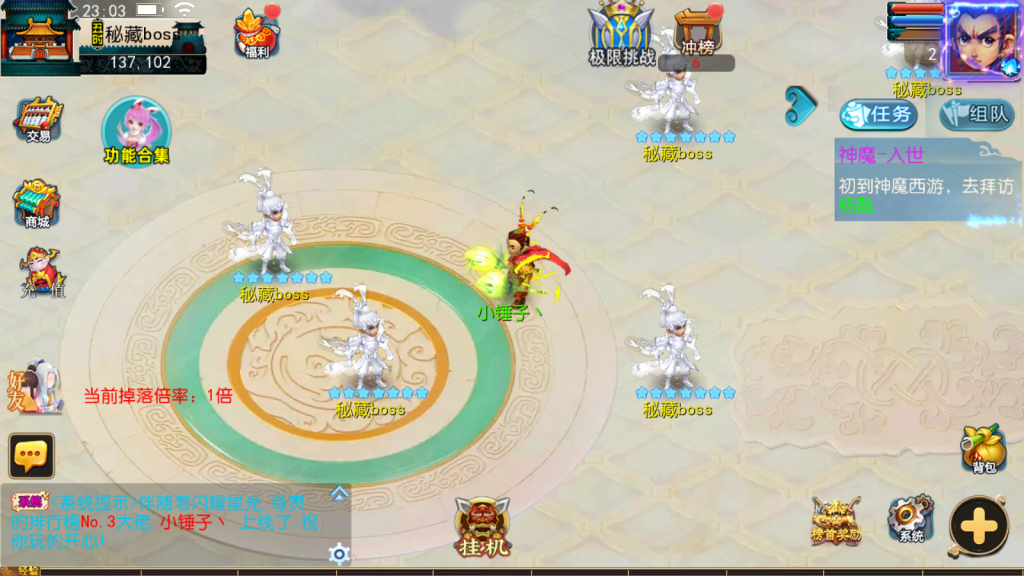This screenshot has height=576, width=1024.
Task: Open the 极限挑战 challenge menu
Action: click(x=621, y=33)
